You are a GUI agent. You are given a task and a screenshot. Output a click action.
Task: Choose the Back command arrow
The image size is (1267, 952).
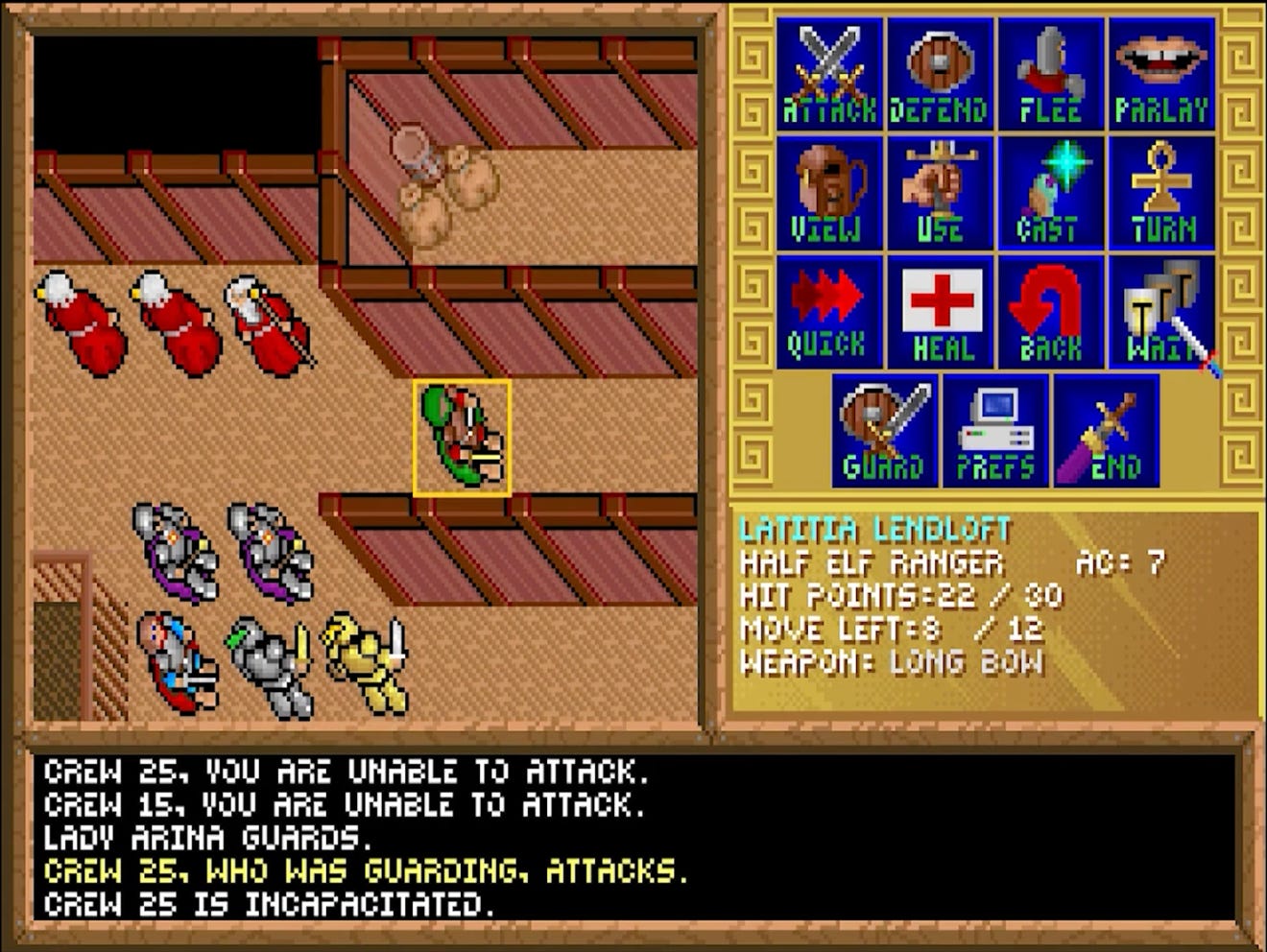1050,311
